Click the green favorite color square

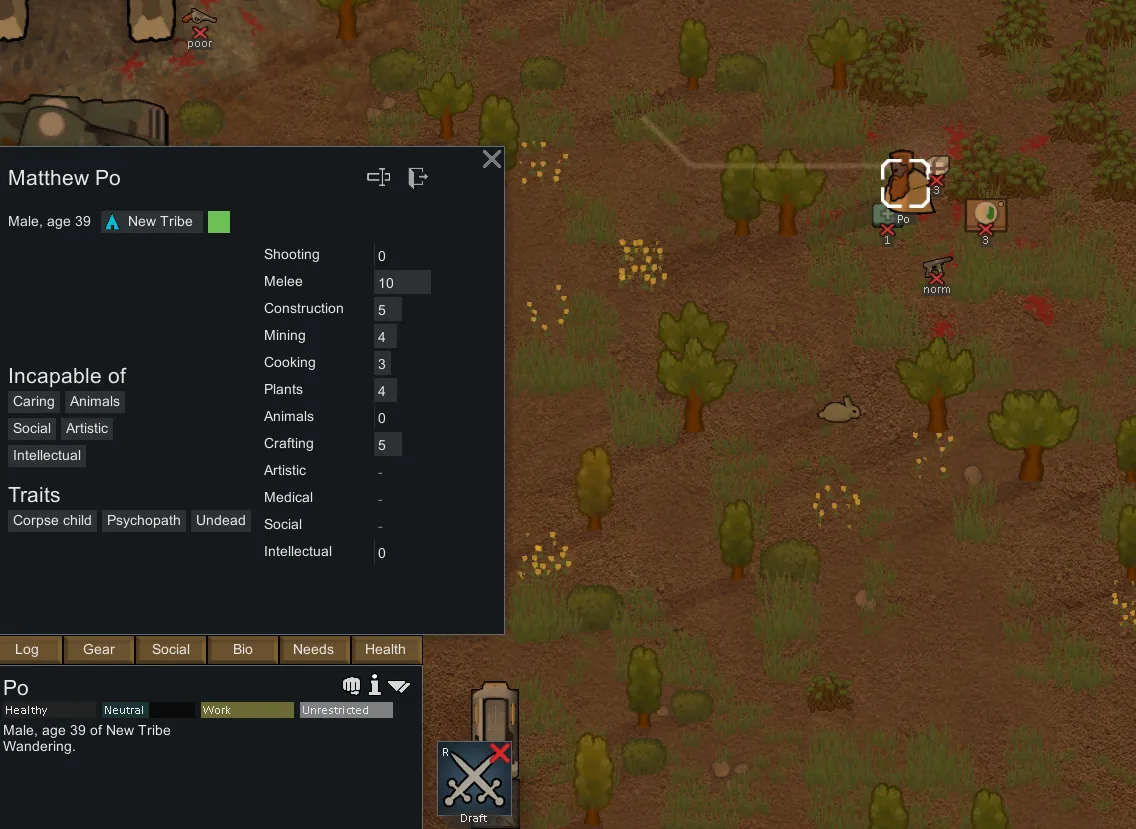[x=219, y=221]
